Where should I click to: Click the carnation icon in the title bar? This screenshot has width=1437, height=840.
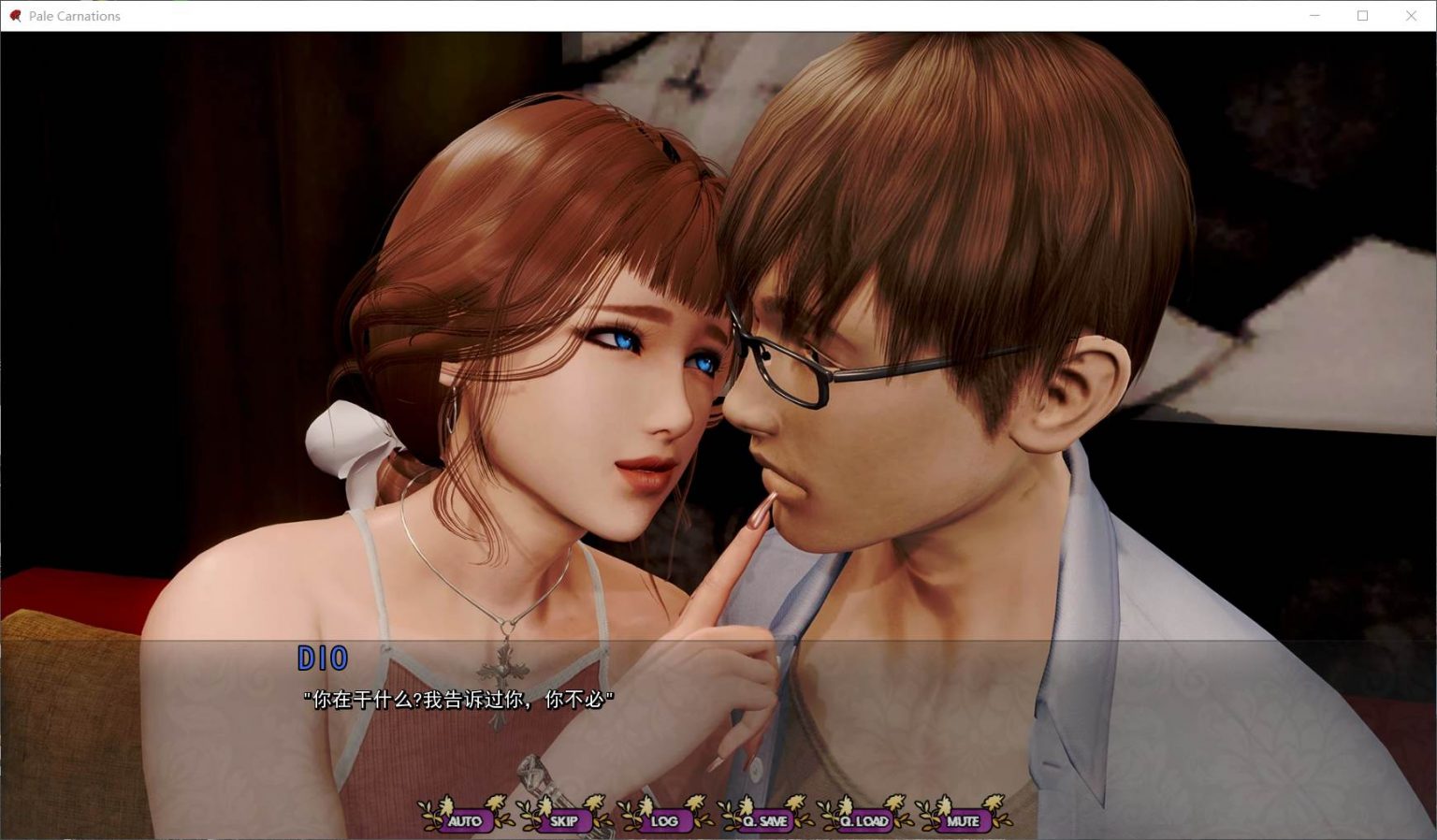[x=15, y=16]
